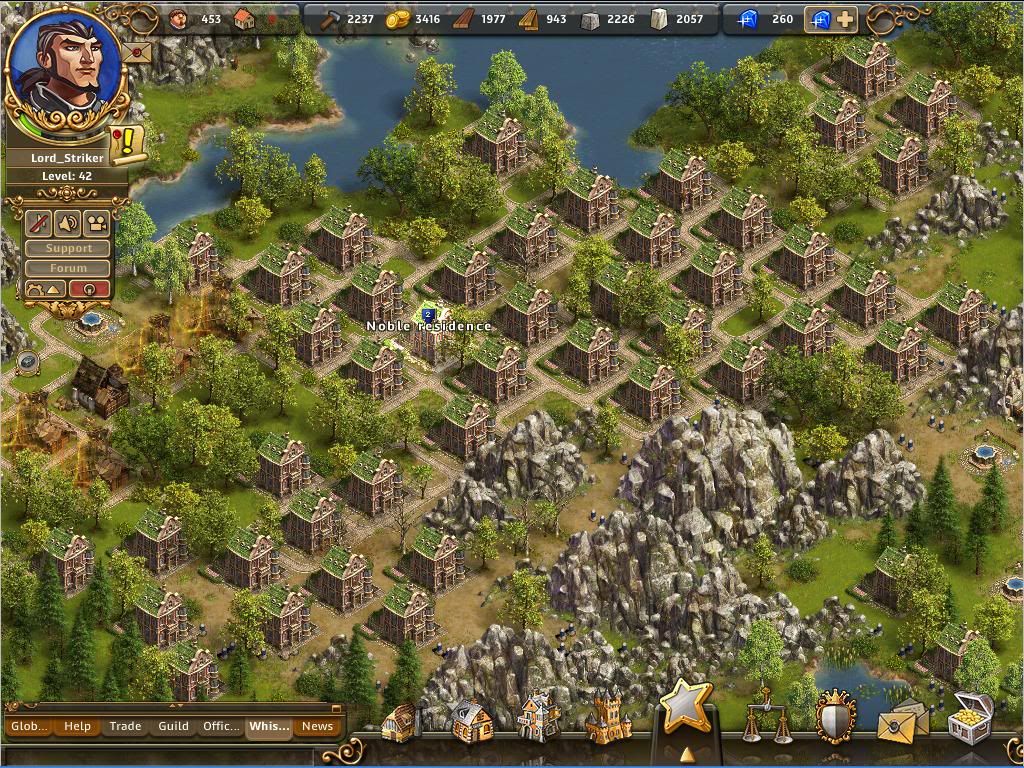Switch to the News chat tab
The image size is (1024, 768).
tap(317, 726)
